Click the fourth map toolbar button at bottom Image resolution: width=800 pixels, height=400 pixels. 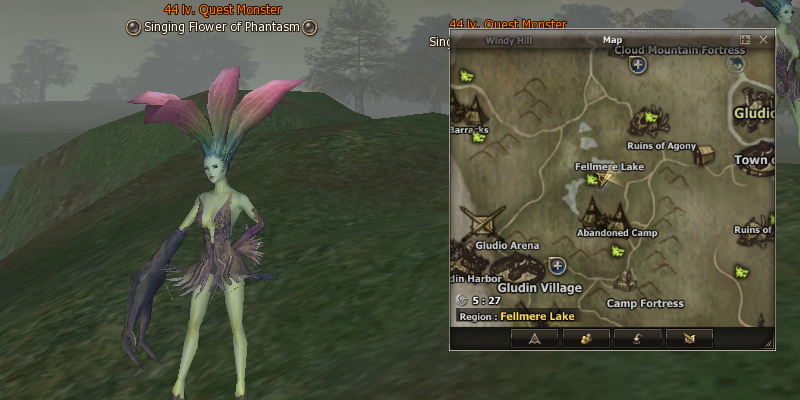tap(688, 338)
